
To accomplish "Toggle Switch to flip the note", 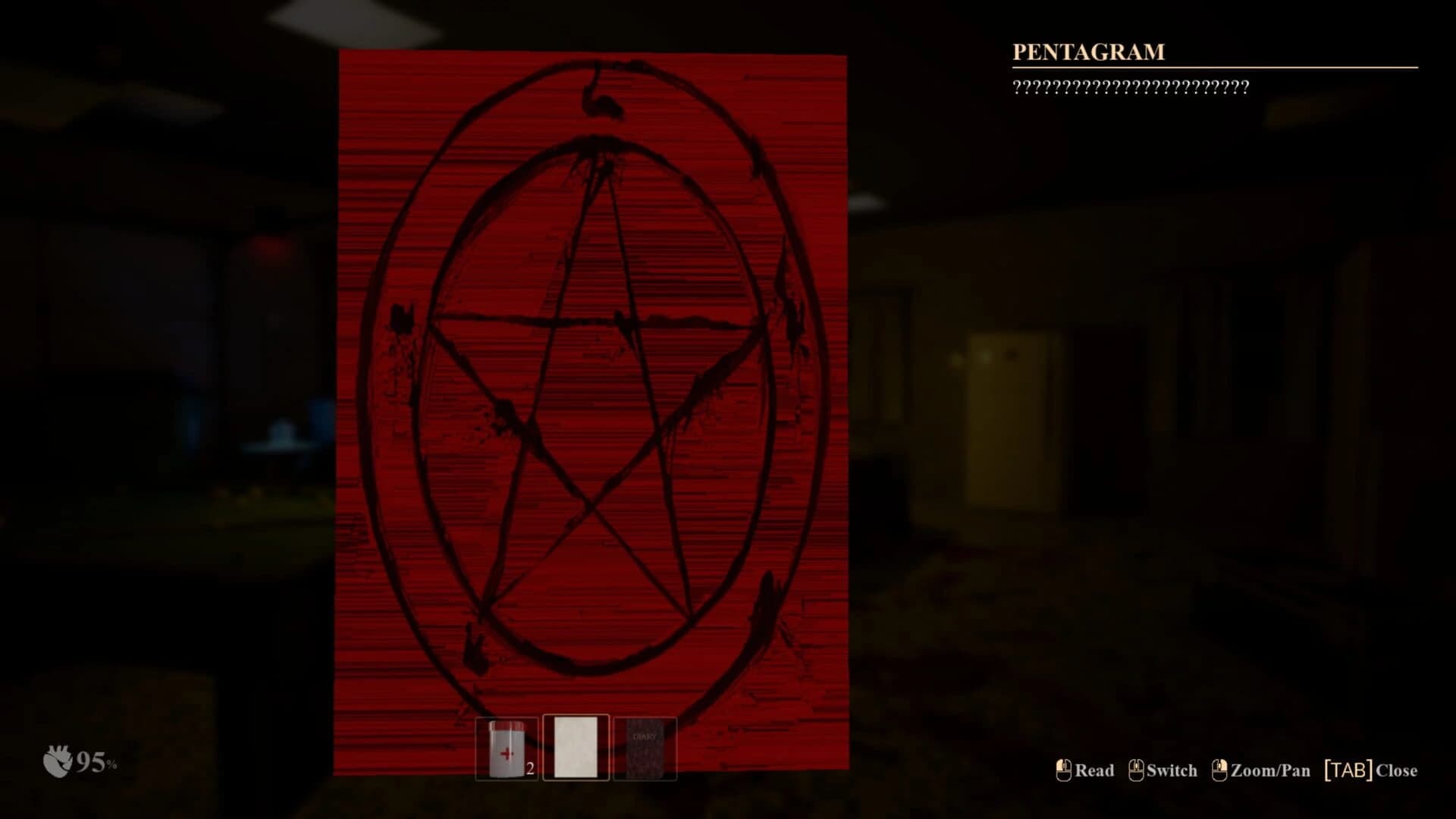I will tap(1170, 770).
